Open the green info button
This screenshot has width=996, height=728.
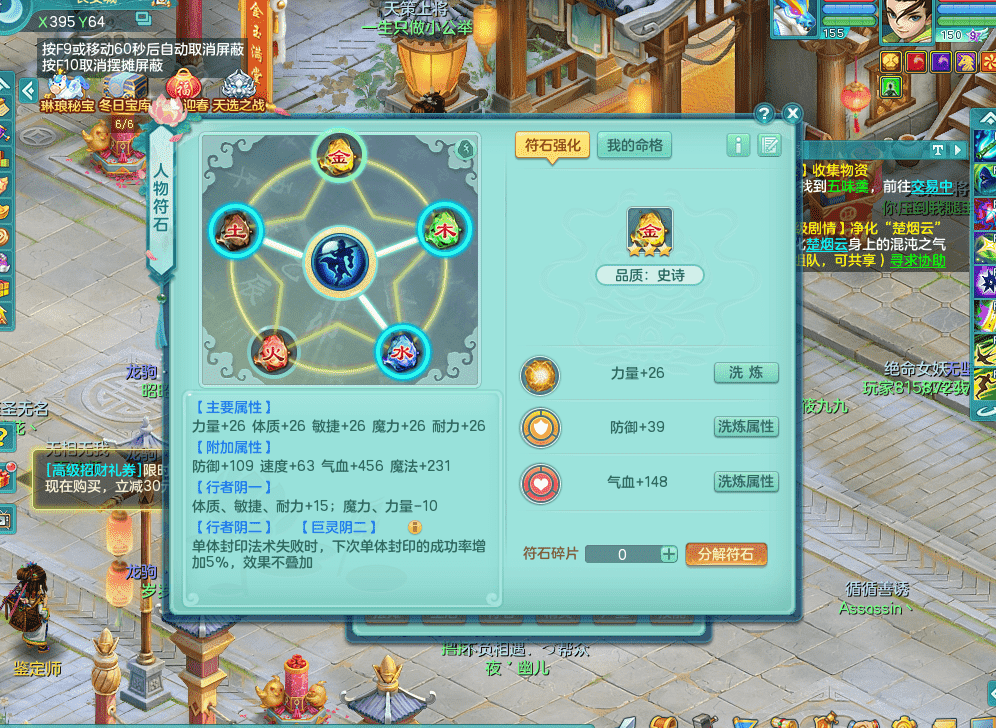(738, 146)
